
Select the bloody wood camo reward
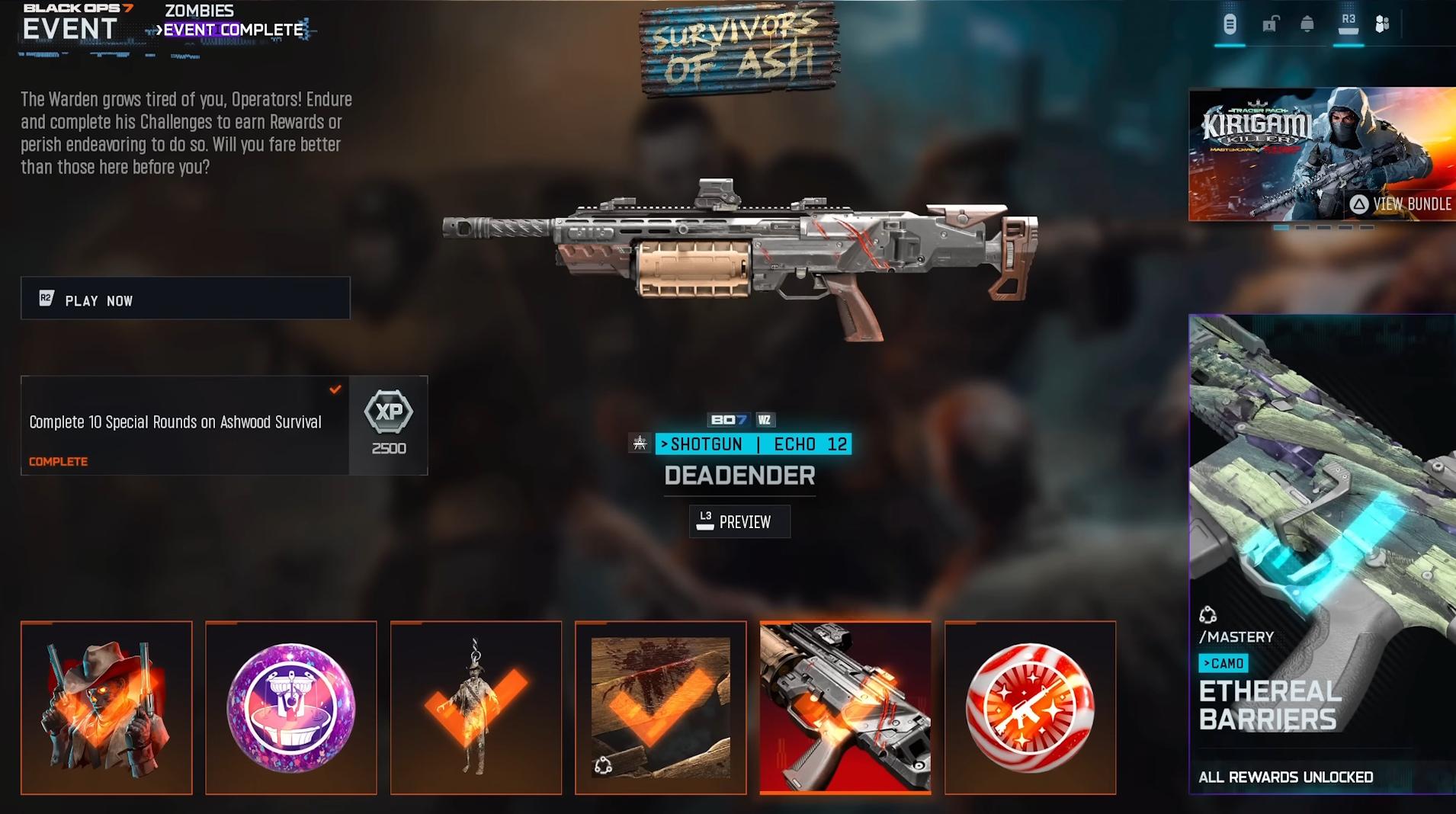coord(660,708)
